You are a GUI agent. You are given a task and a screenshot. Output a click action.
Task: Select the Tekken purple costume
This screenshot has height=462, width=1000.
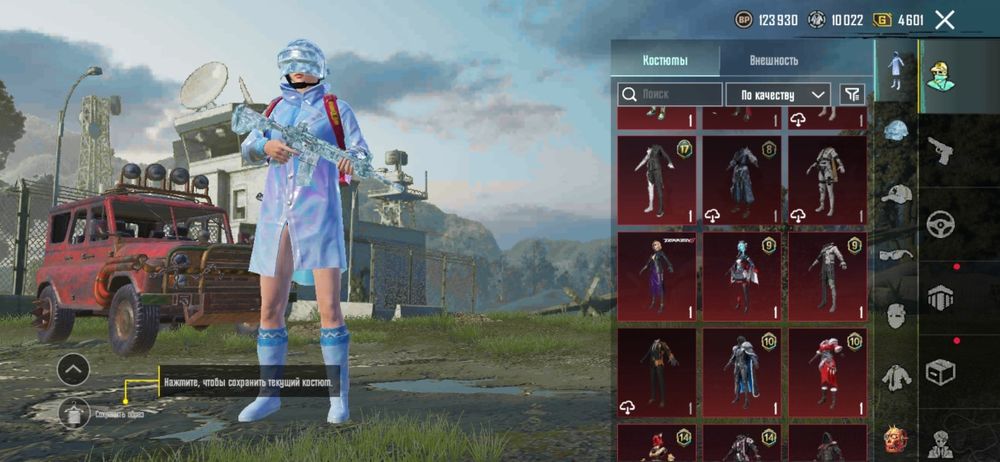(656, 277)
